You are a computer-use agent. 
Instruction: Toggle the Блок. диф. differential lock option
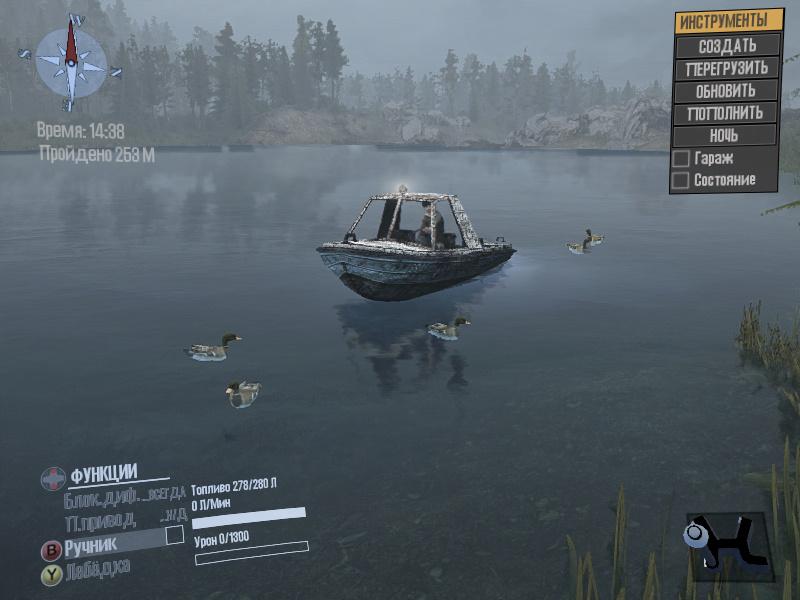click(x=124, y=496)
